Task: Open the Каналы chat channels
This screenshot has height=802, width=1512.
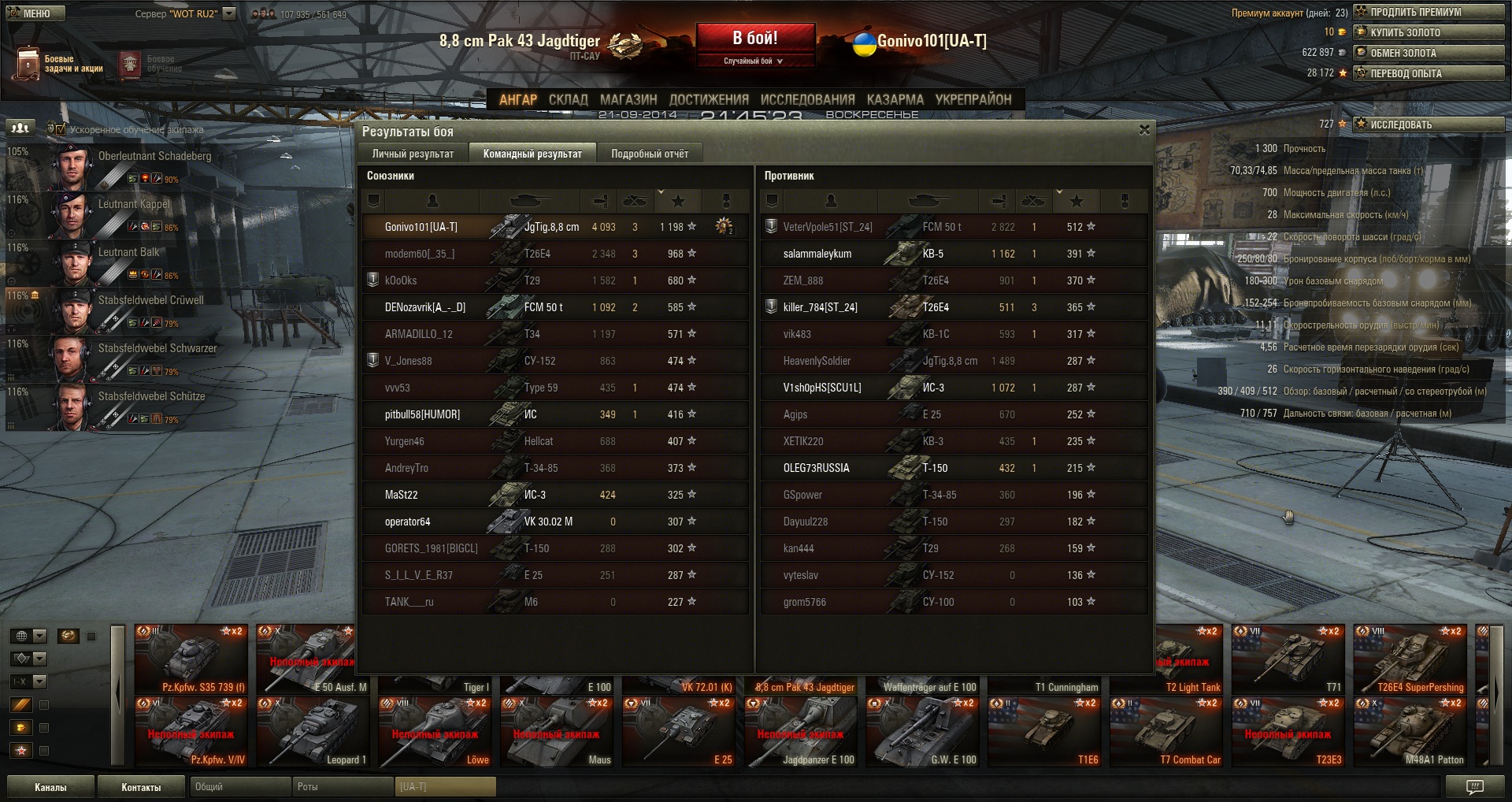Action: click(50, 787)
